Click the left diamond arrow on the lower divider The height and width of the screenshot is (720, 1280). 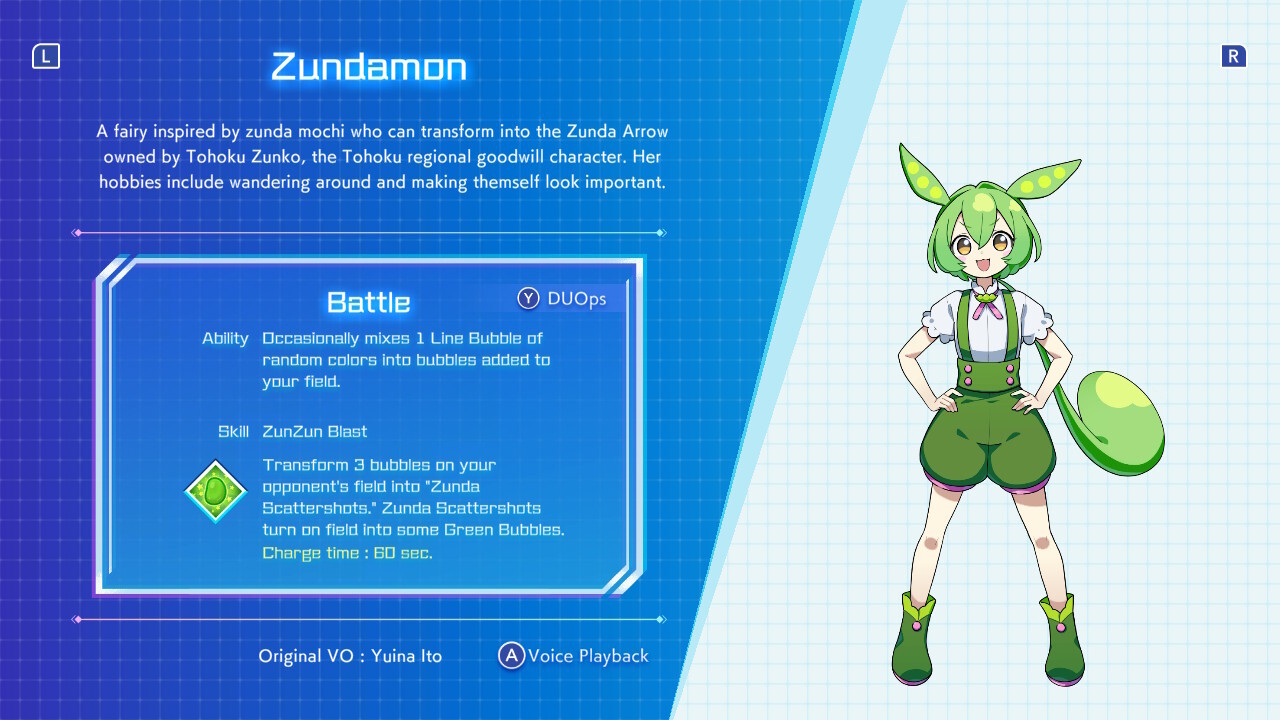pyautogui.click(x=77, y=620)
